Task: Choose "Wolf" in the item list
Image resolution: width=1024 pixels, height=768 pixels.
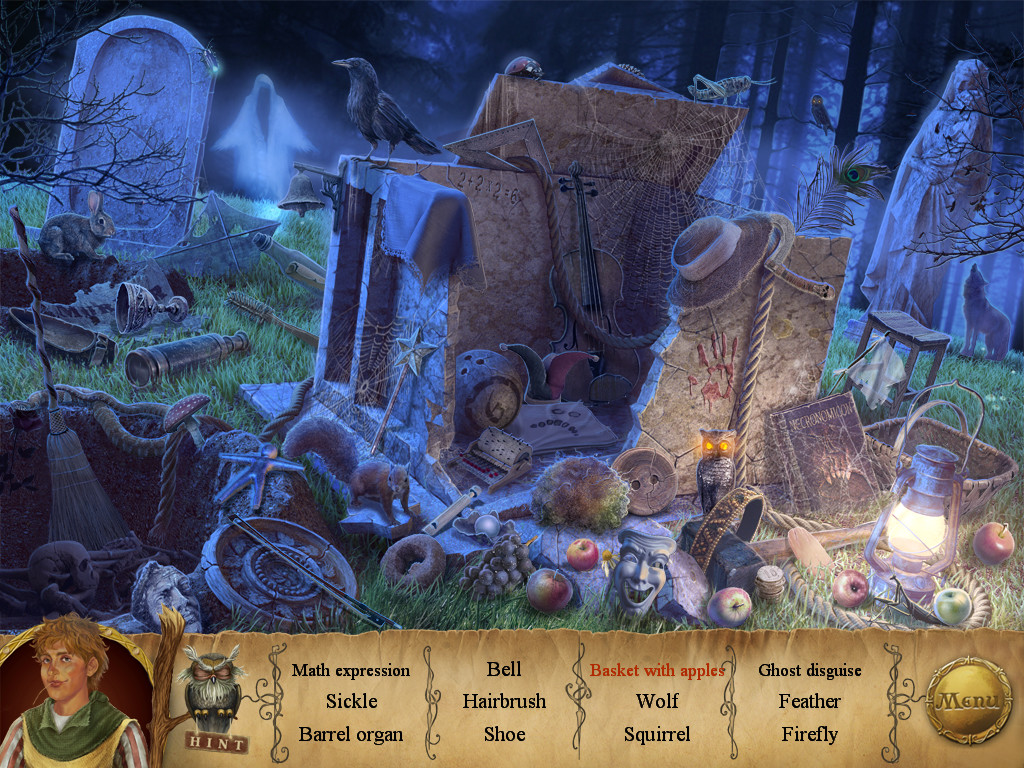Action: tap(657, 702)
